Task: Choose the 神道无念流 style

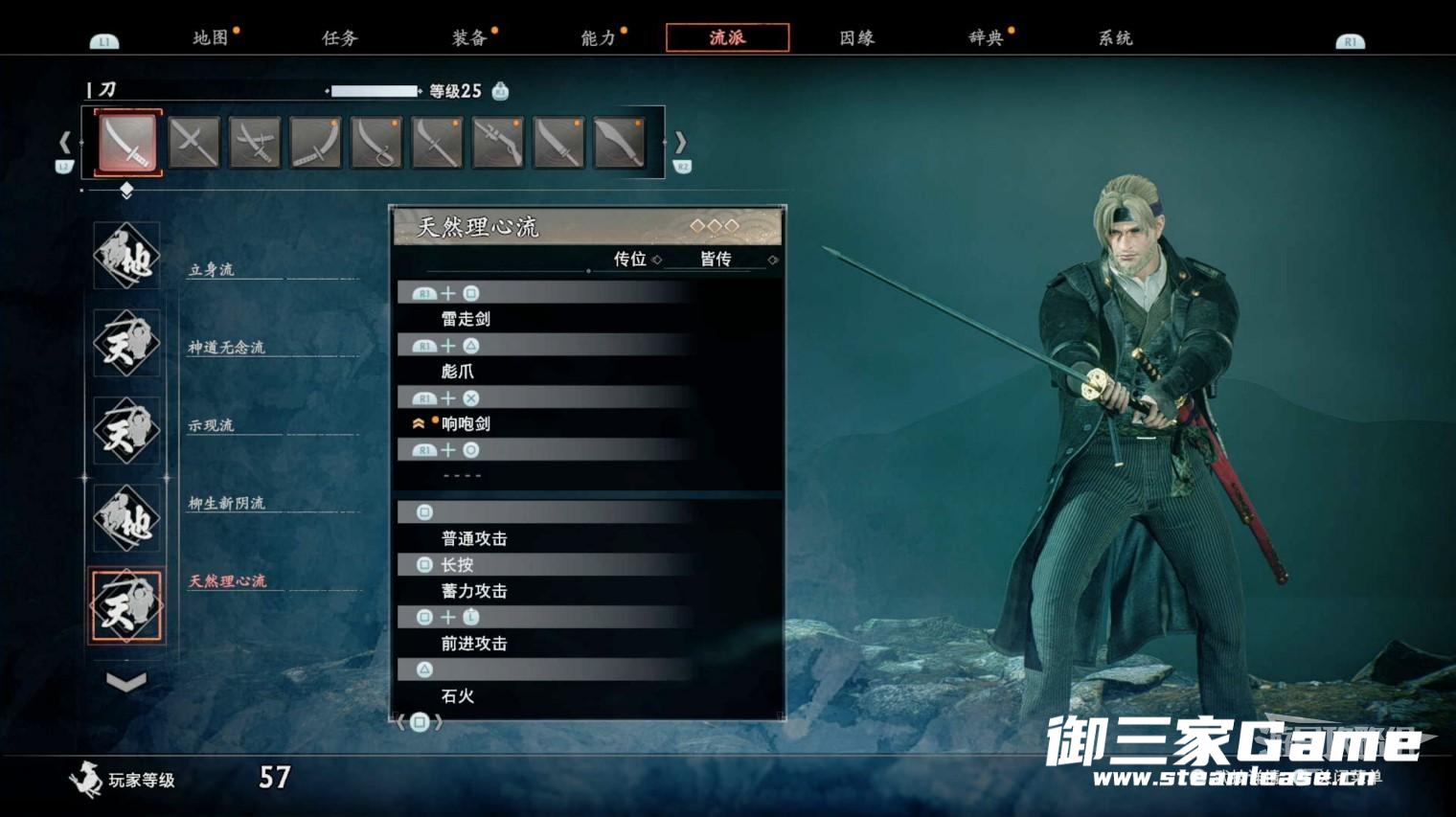Action: (126, 343)
